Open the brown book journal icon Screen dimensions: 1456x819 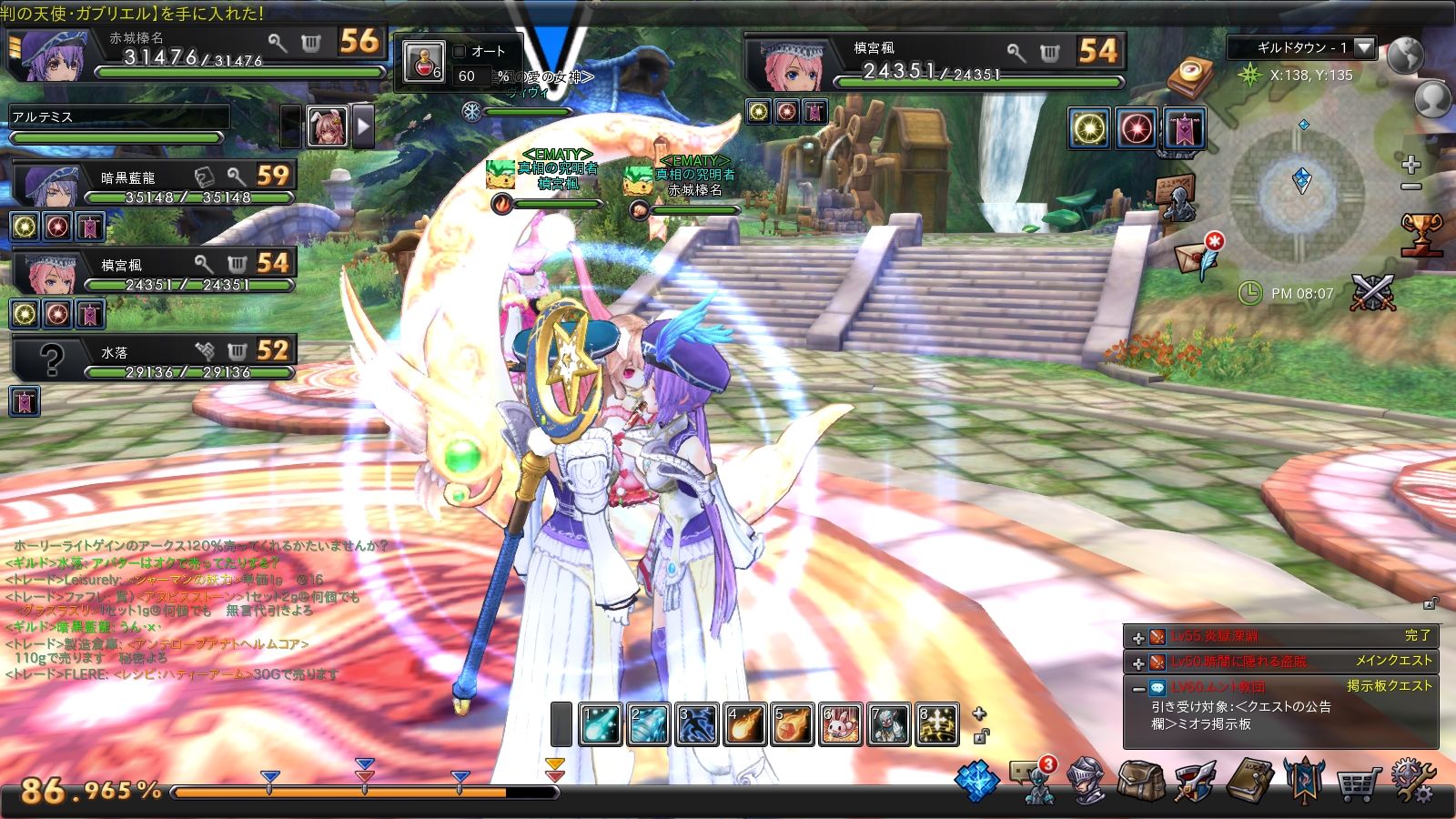pyautogui.click(x=1251, y=779)
